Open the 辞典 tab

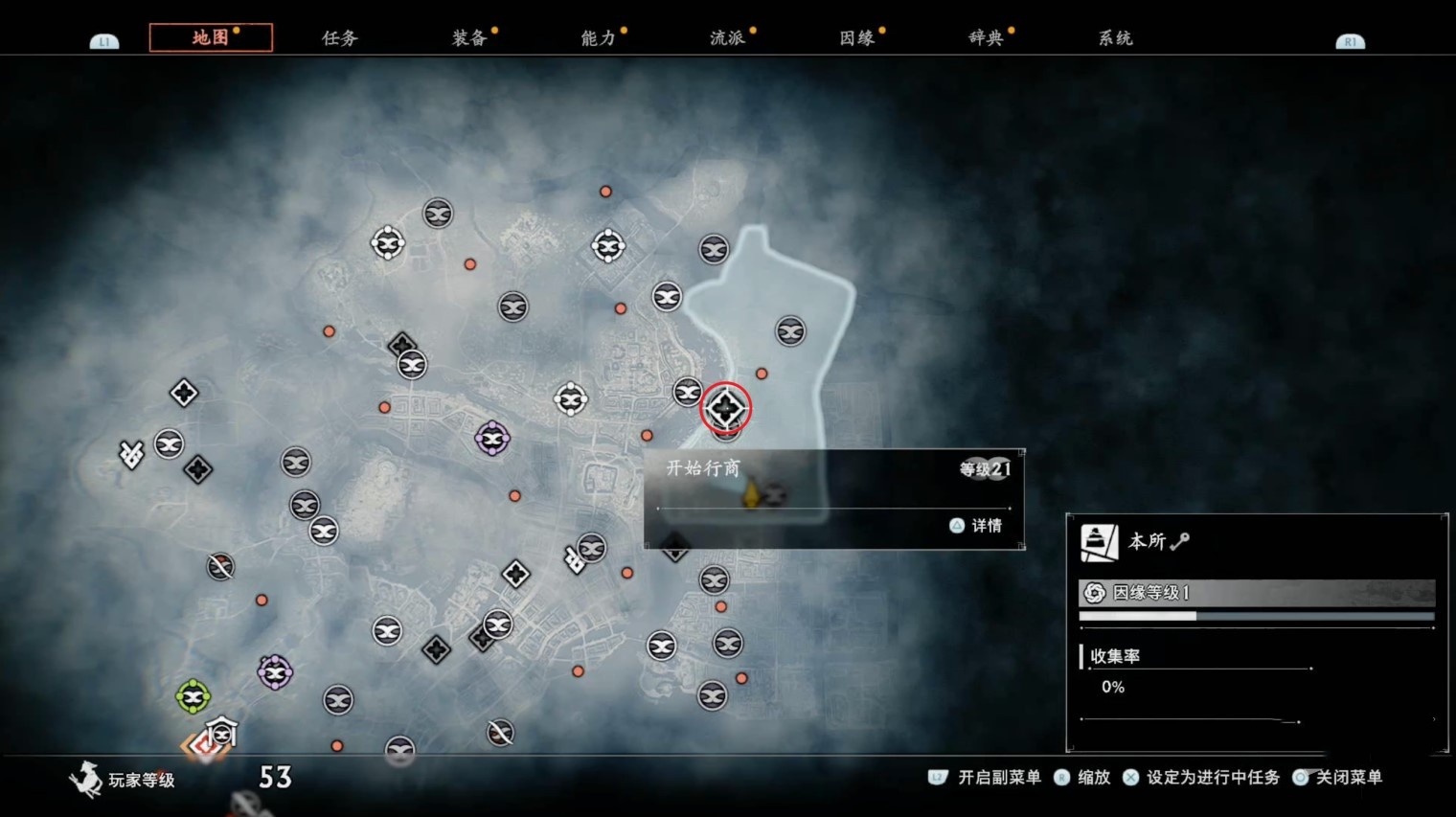[x=987, y=38]
